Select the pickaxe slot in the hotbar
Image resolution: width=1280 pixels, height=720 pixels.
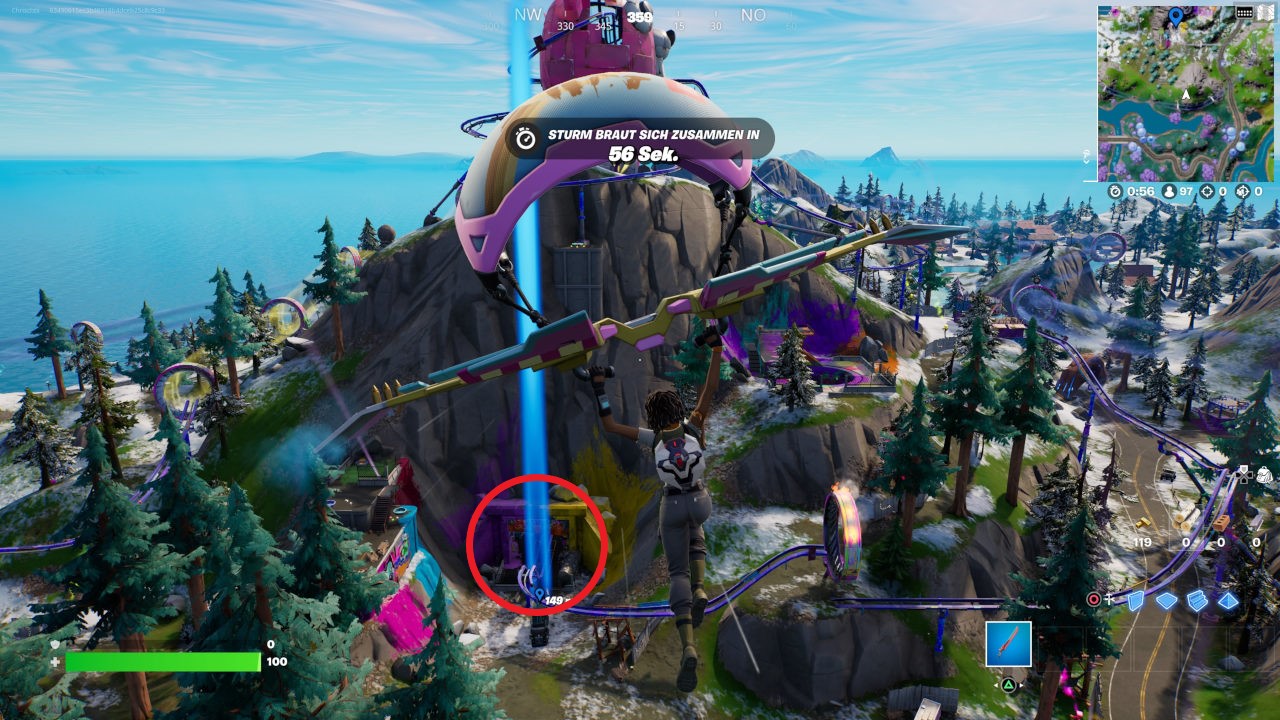pos(1008,644)
